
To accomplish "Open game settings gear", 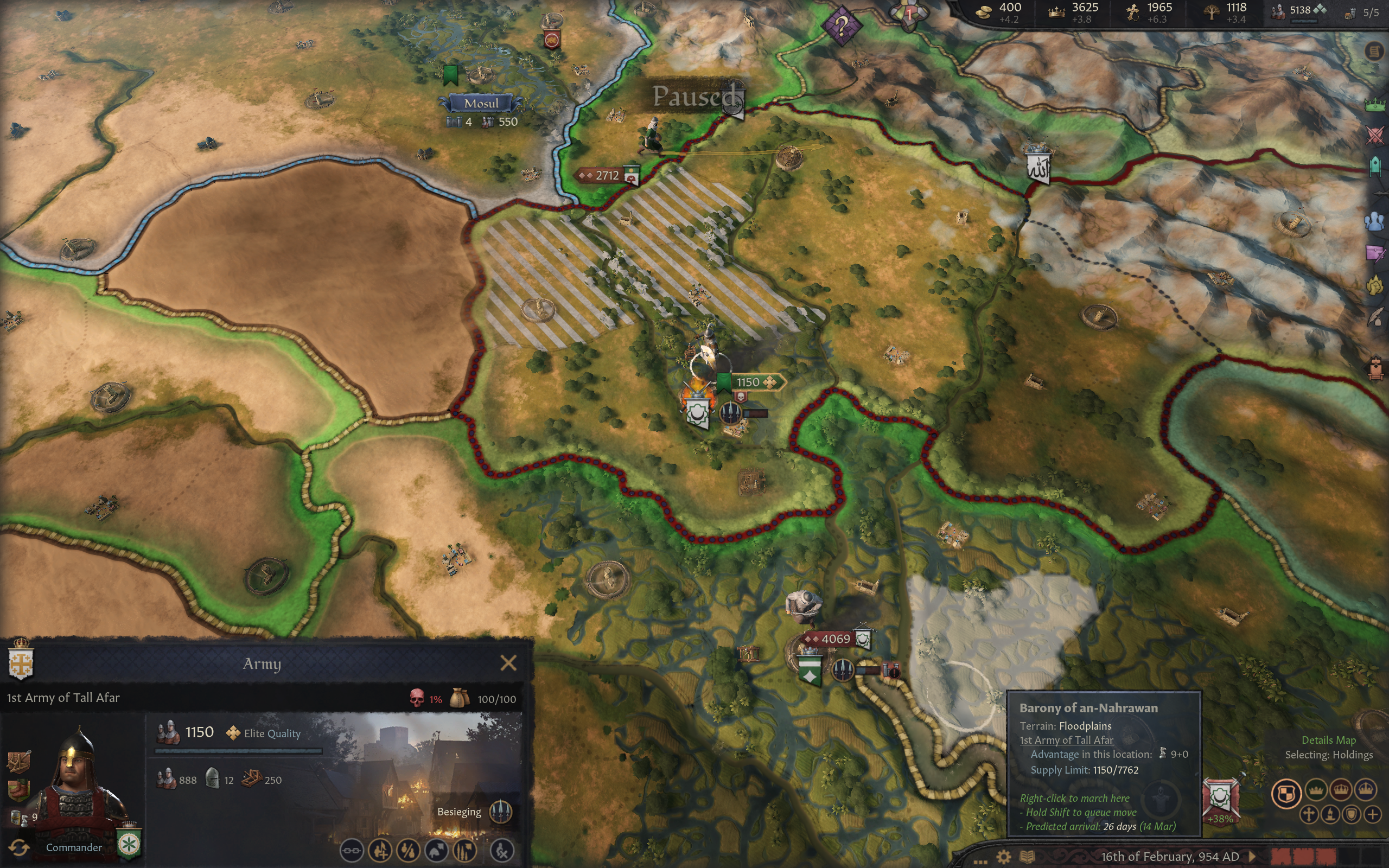I will 1004,857.
